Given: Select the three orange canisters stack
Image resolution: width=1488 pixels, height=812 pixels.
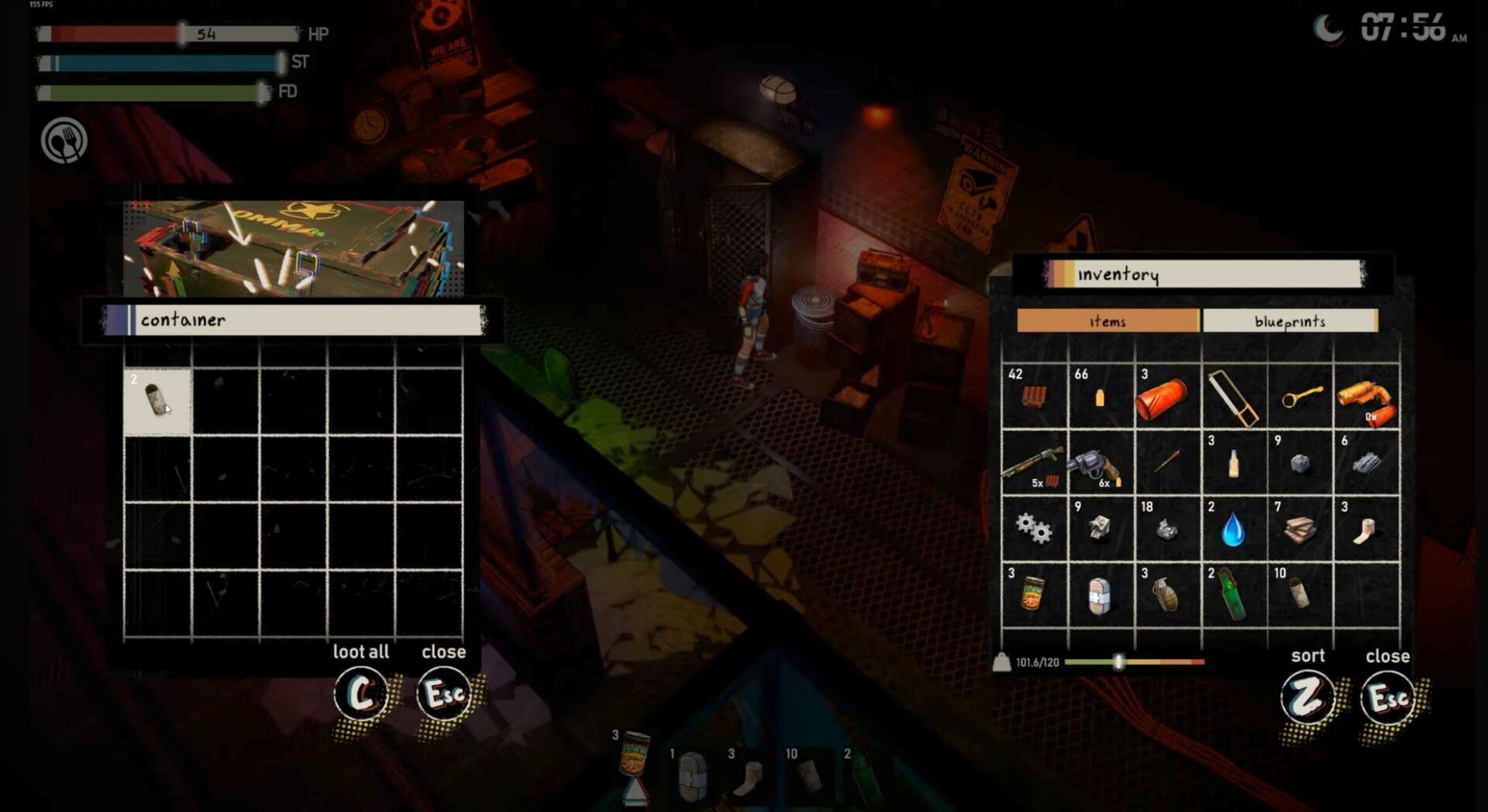Looking at the screenshot, I should point(1167,397).
